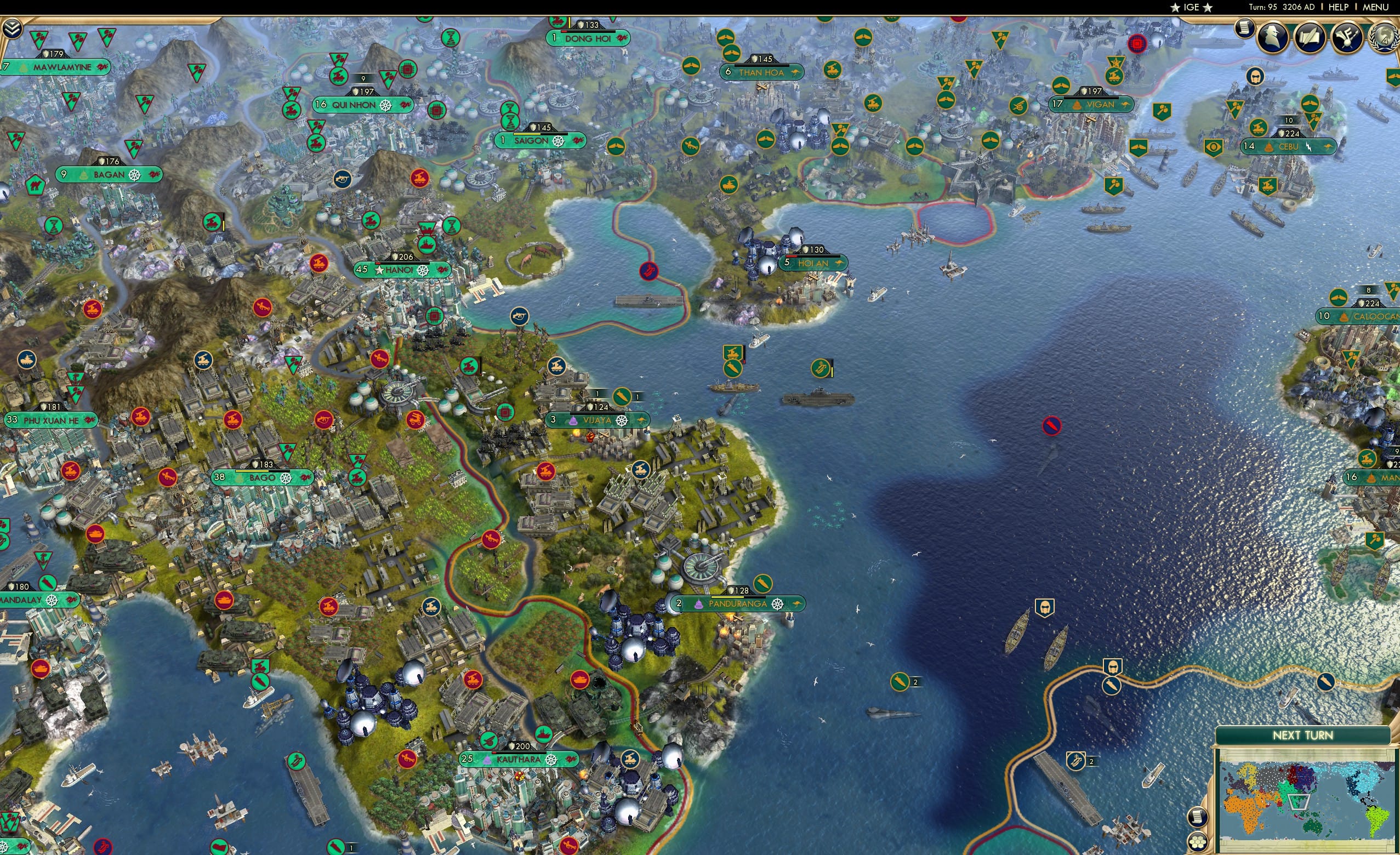
Task: Open the Espionage overview with the spy icon
Action: 1272,38
